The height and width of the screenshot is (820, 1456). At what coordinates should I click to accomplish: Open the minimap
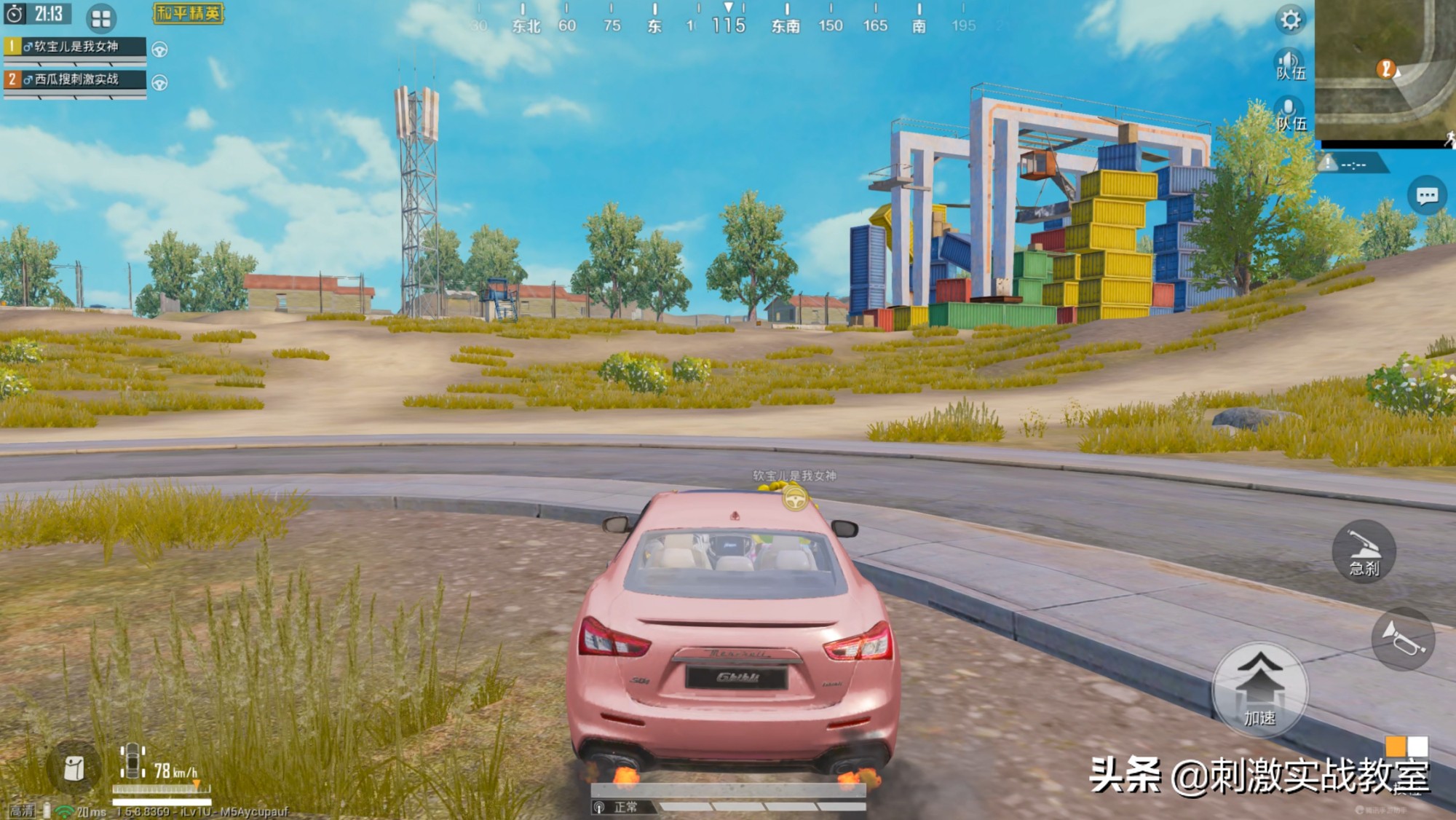[x=1383, y=71]
